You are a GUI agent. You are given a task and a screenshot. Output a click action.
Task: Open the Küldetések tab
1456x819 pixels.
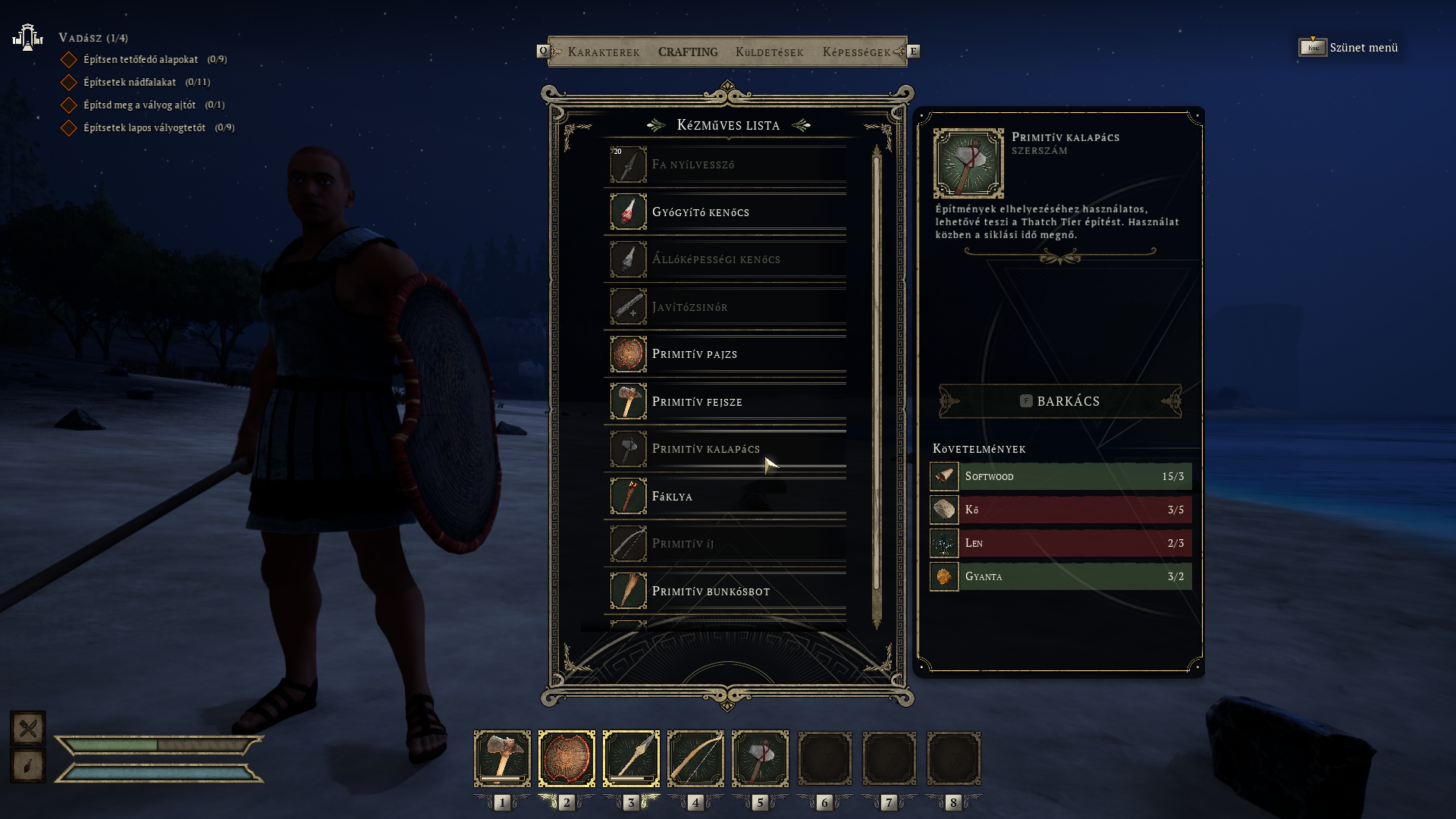[769, 52]
